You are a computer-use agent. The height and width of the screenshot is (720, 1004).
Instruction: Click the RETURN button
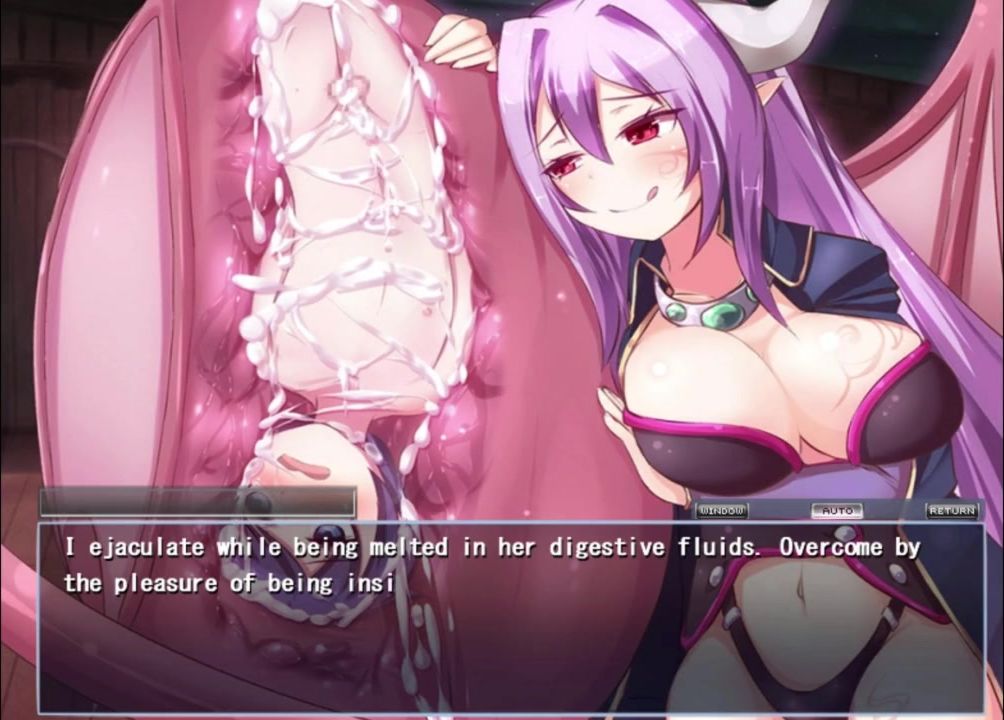click(x=951, y=510)
